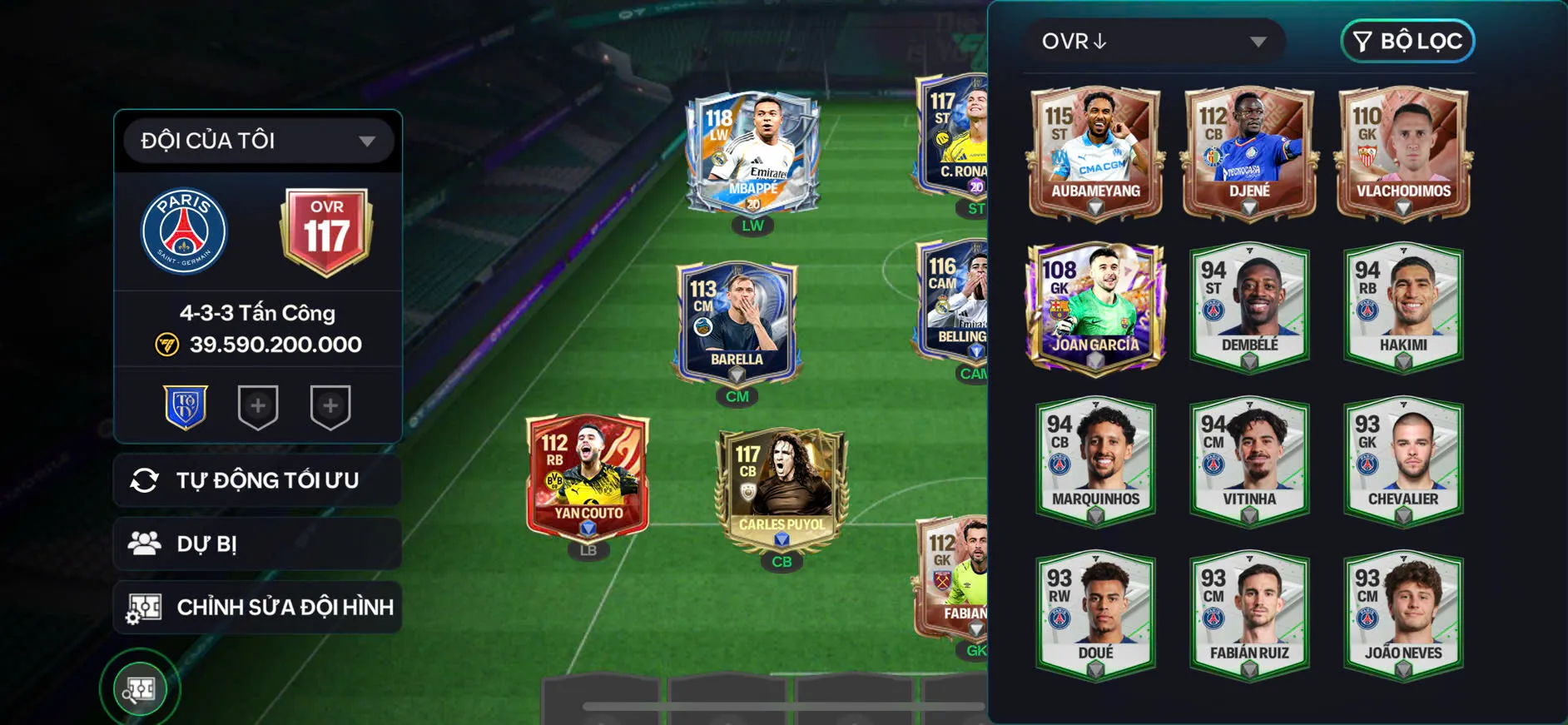This screenshot has height=725, width=1568.
Task: Click the TỰ ĐỘNG TỐI ƯU button
Action: [x=257, y=479]
